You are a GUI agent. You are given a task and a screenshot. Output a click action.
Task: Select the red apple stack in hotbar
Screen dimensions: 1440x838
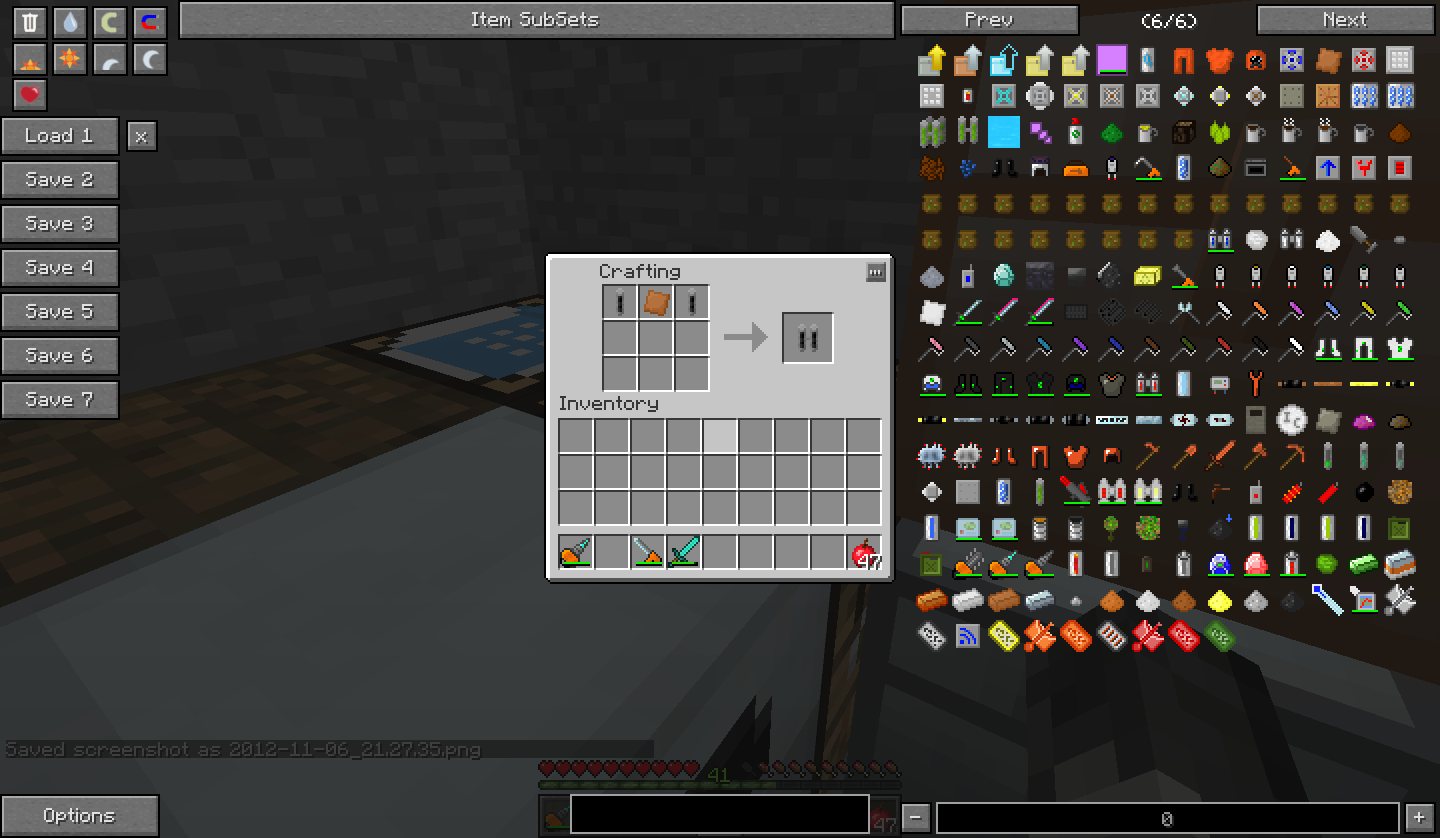863,552
